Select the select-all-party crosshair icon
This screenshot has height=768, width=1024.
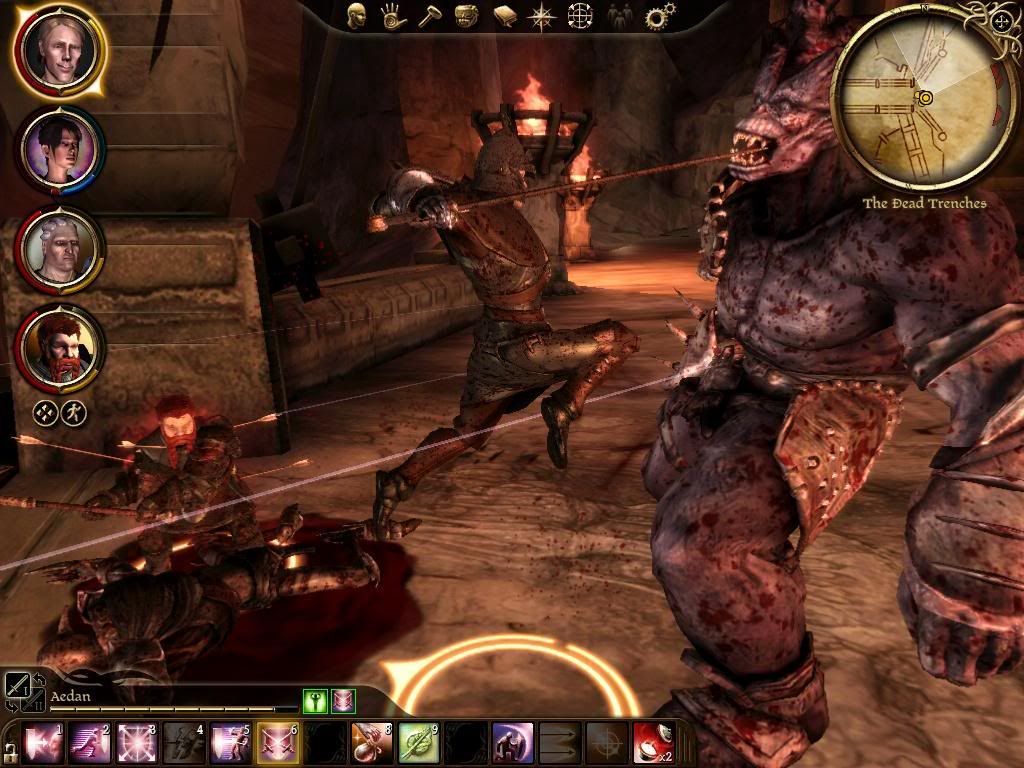tap(45, 412)
